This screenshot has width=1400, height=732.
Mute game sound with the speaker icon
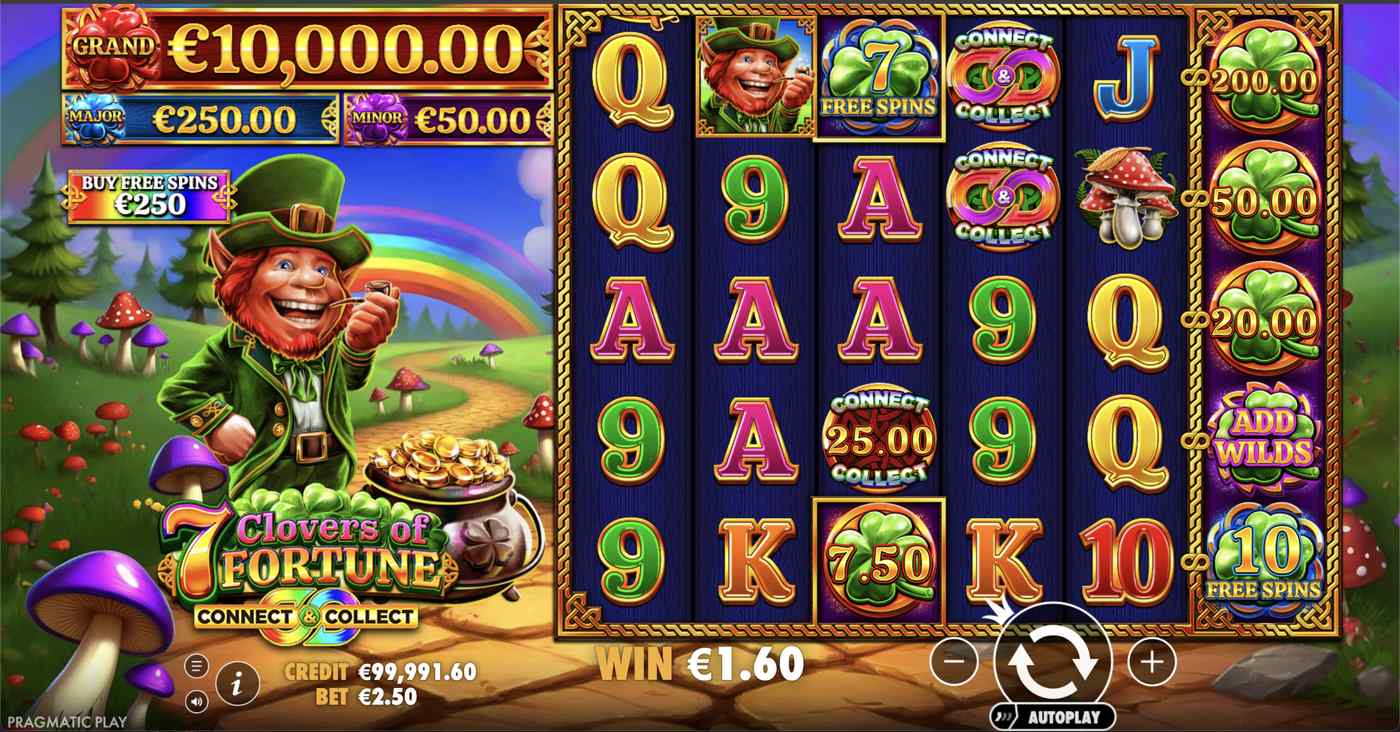[x=197, y=702]
